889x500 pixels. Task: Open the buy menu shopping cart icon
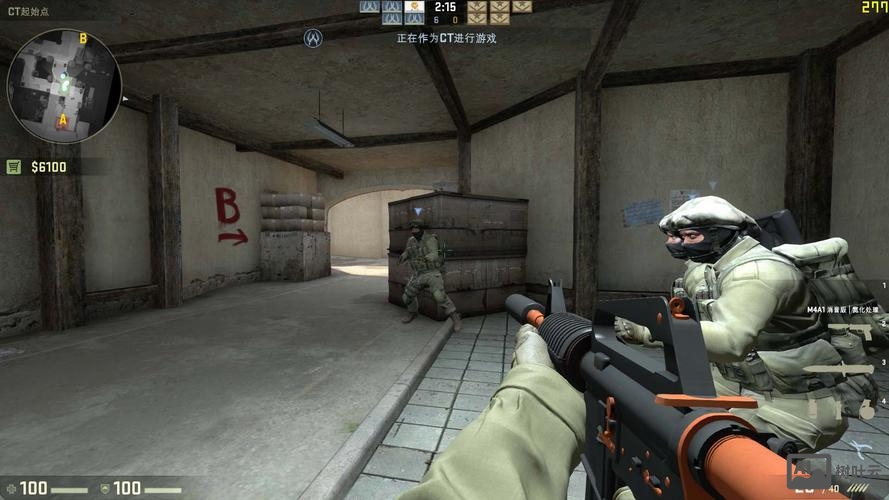click(14, 166)
